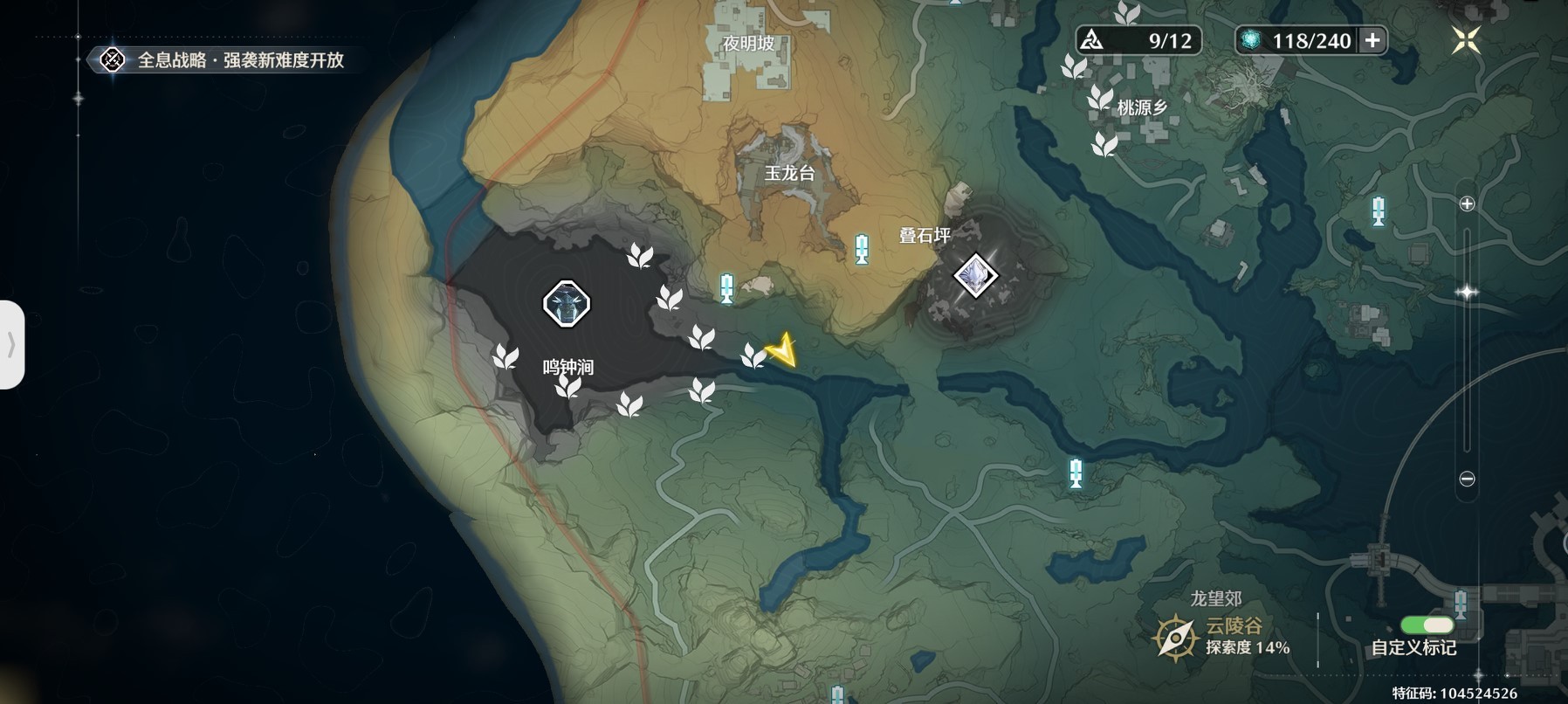The height and width of the screenshot is (704, 1568).
Task: Open the 云陵谷 exploration progress compass
Action: click(x=1175, y=637)
